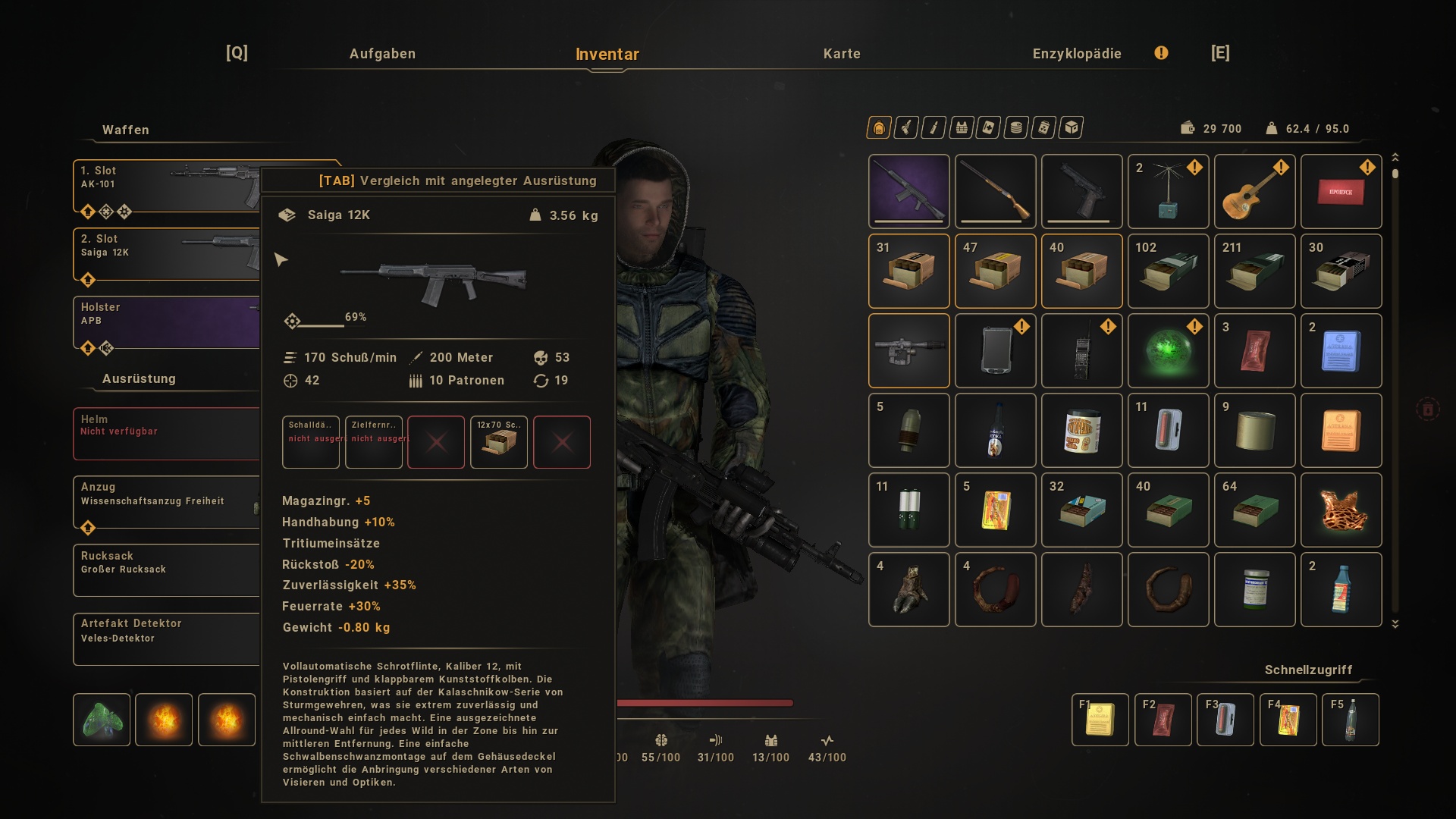Select the pistol icon to filter weapons
Viewport: 1456px width, 819px height.
click(906, 127)
